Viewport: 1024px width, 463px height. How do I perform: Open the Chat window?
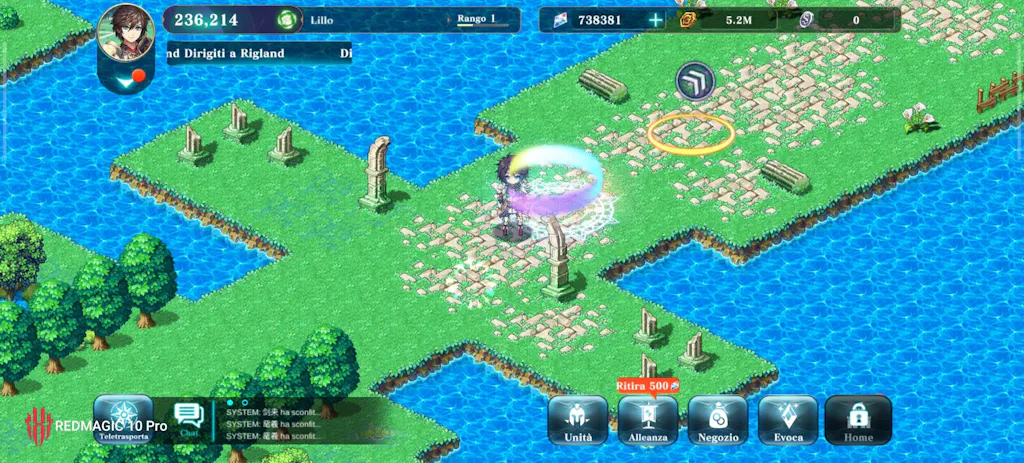pos(188,419)
